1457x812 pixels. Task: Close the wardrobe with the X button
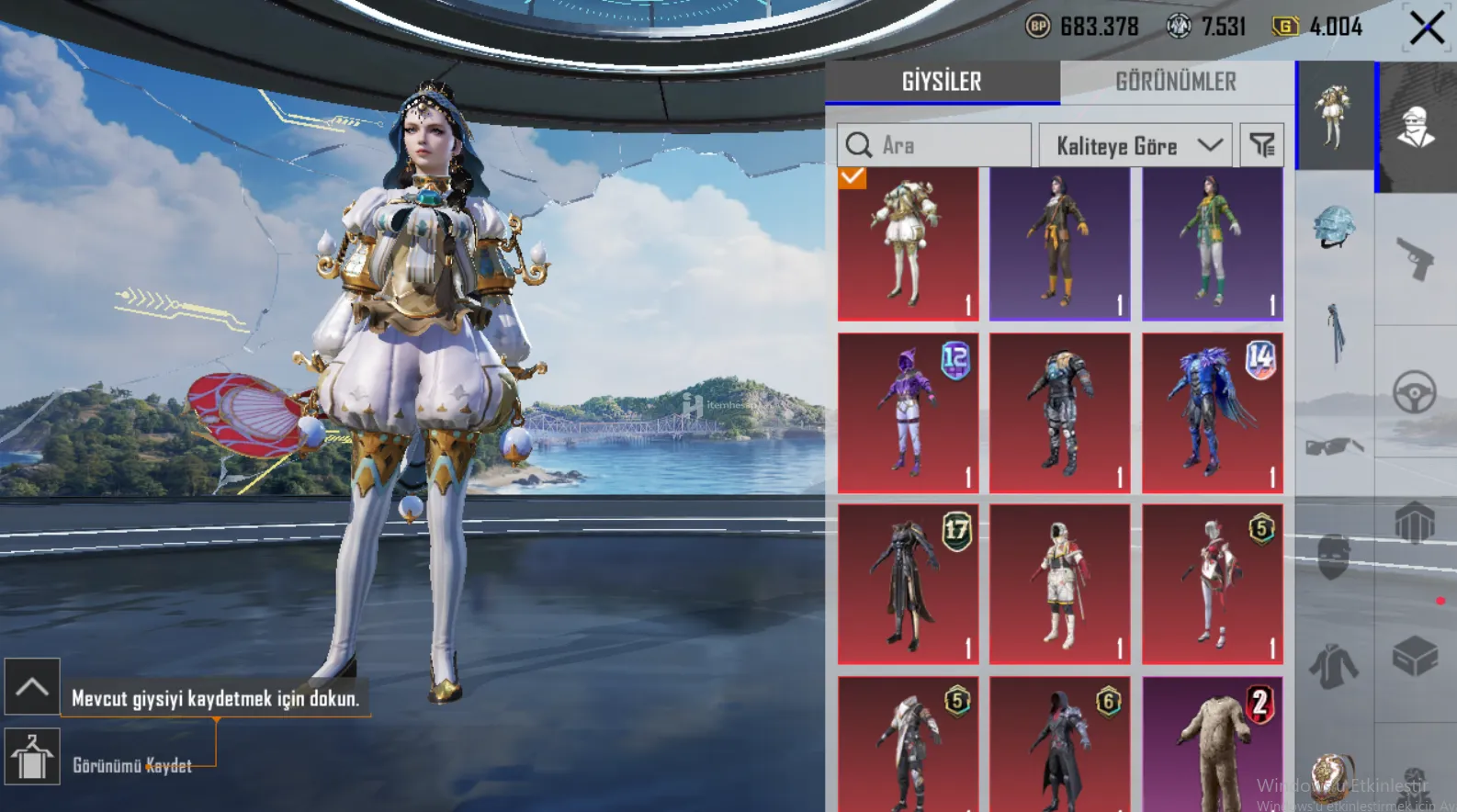tap(1427, 28)
